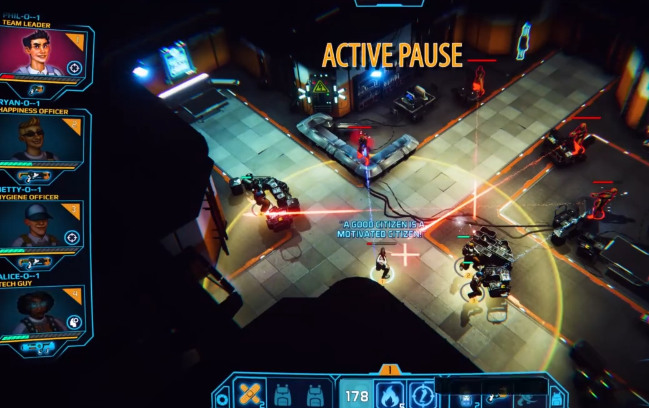
Task: Use the bandage item in the action bar
Action: [x=249, y=393]
